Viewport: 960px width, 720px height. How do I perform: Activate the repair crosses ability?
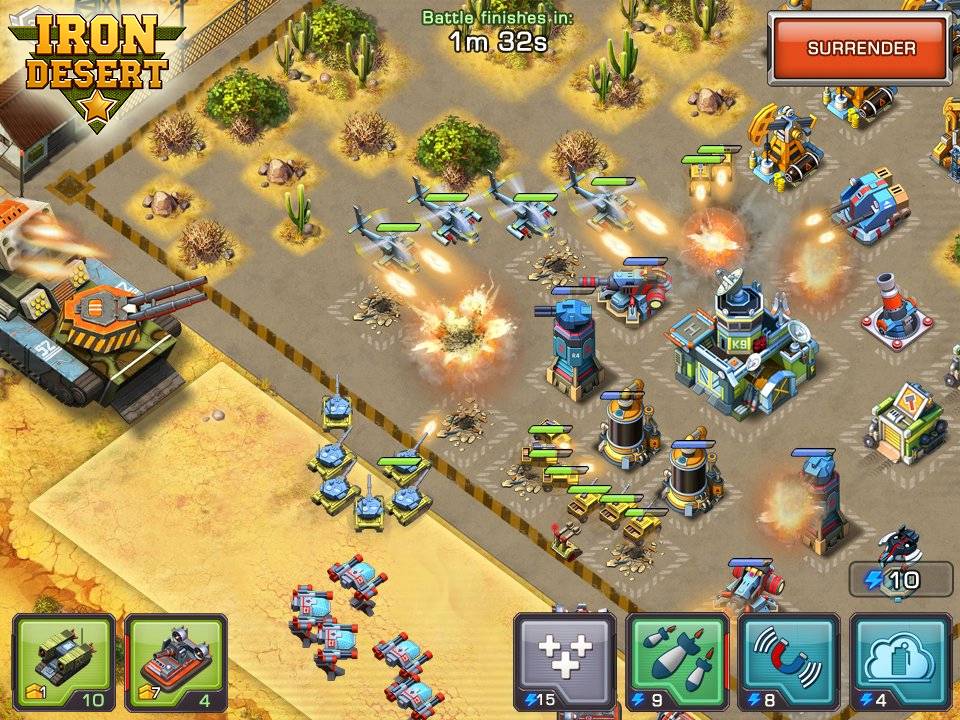point(564,662)
